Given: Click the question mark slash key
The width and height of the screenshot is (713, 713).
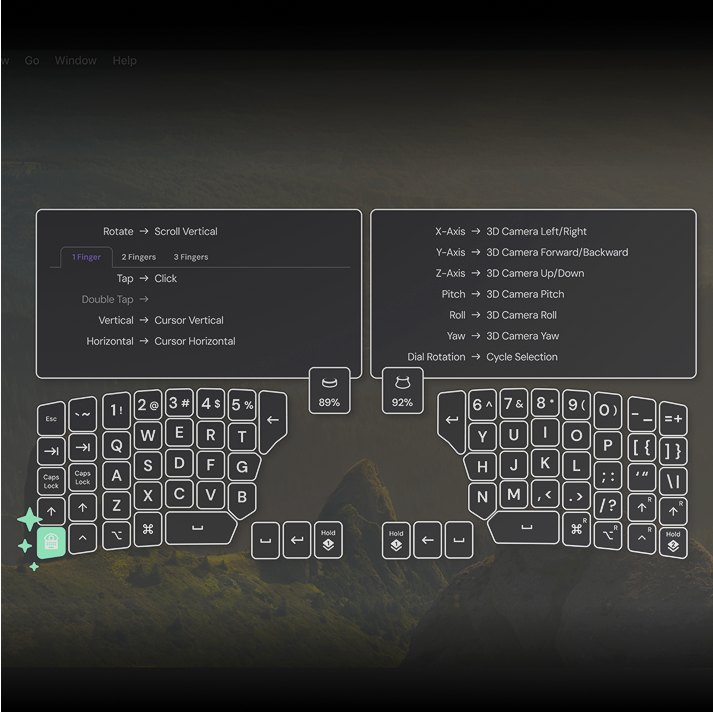Looking at the screenshot, I should tap(607, 505).
